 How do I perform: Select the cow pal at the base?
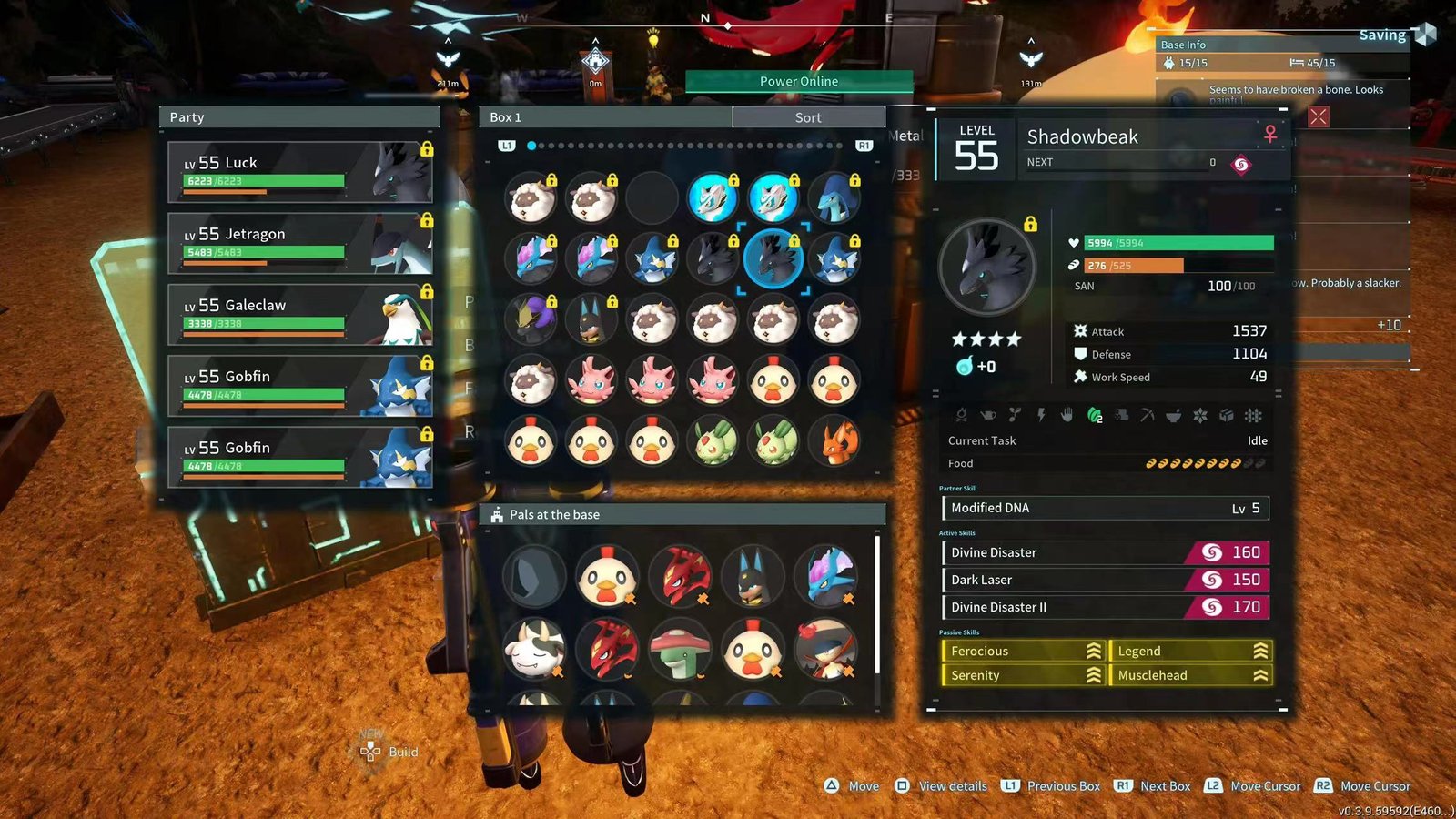535,649
